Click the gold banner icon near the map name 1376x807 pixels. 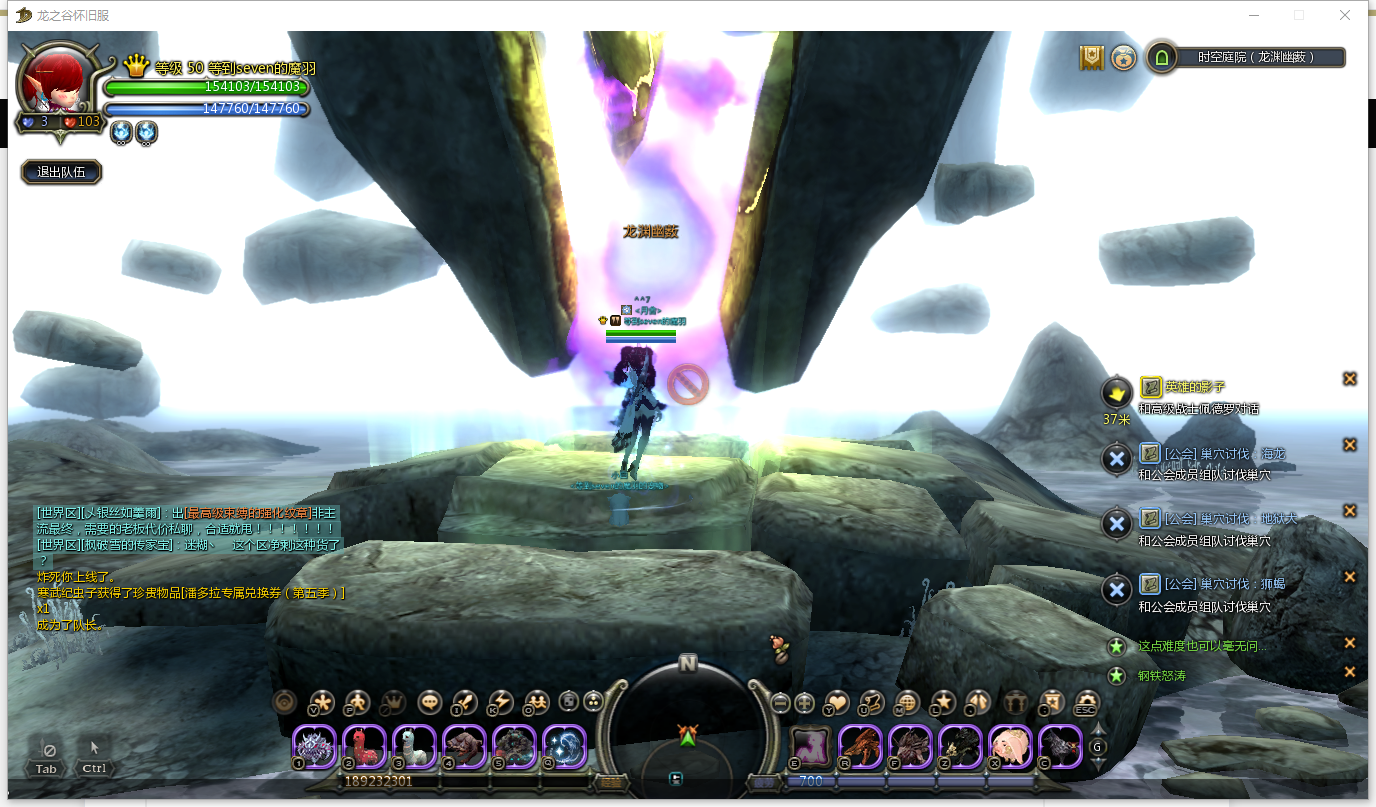click(x=1091, y=57)
